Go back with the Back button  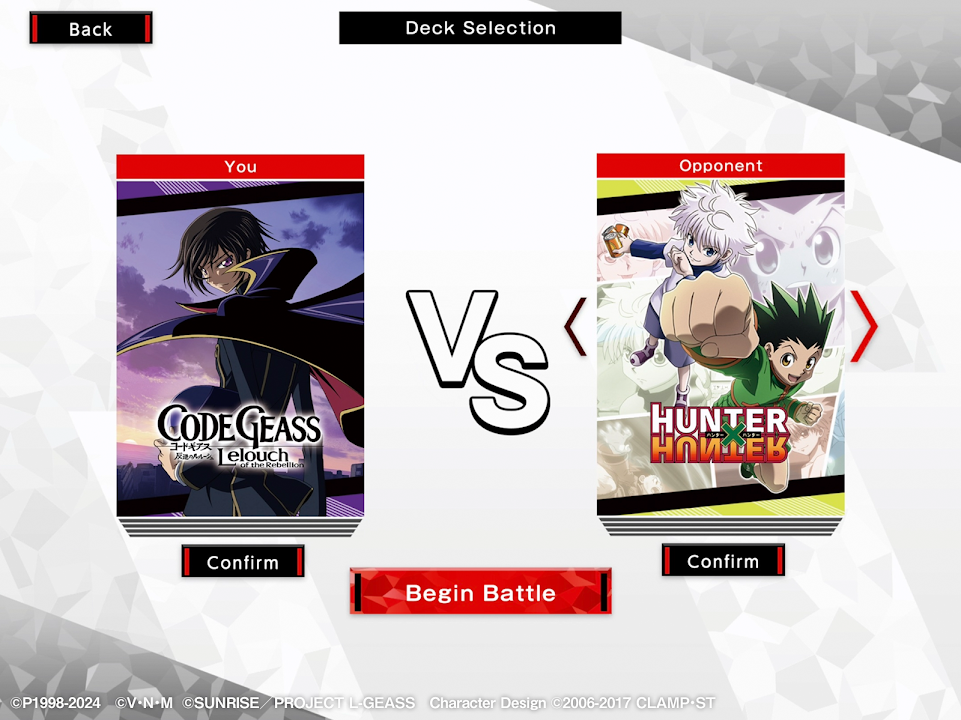90,29
